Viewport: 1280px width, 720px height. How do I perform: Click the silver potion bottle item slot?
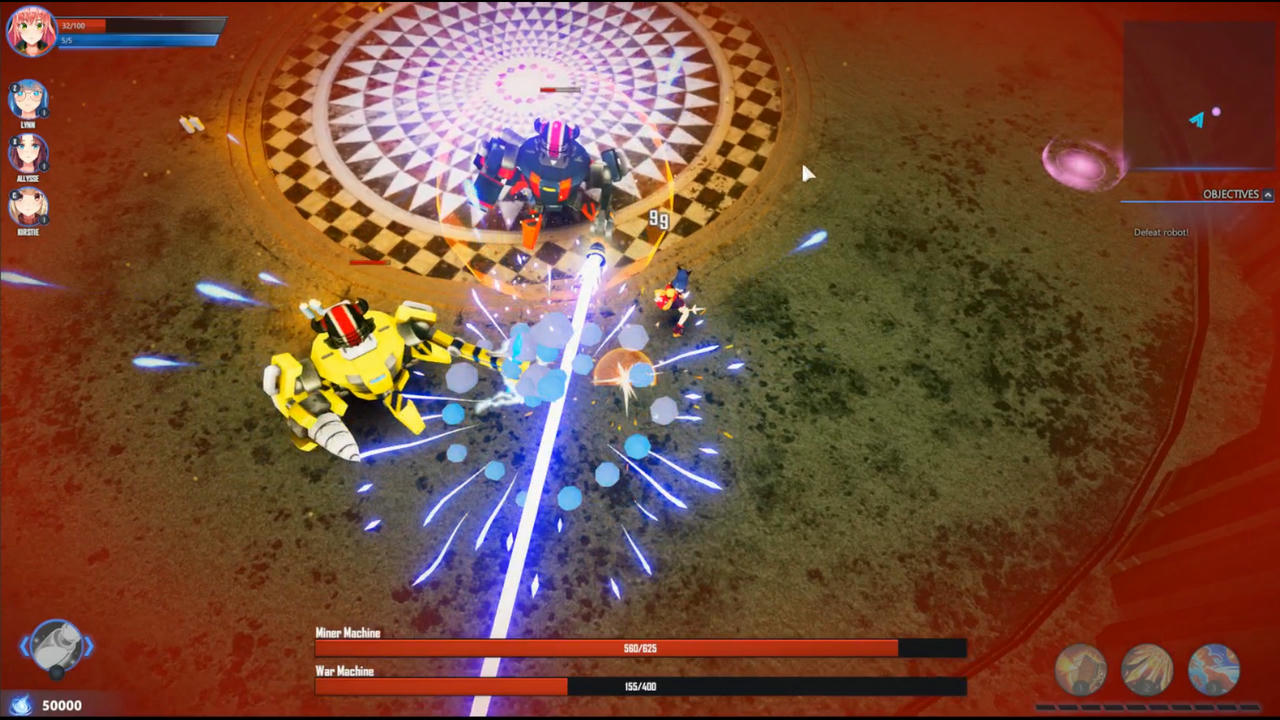[x=57, y=646]
